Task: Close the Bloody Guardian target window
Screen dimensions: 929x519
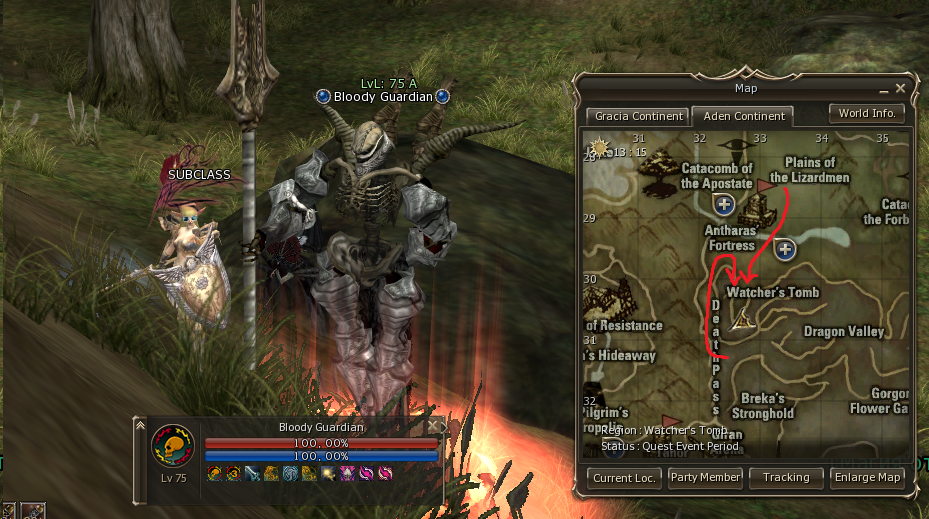Action: [x=433, y=426]
